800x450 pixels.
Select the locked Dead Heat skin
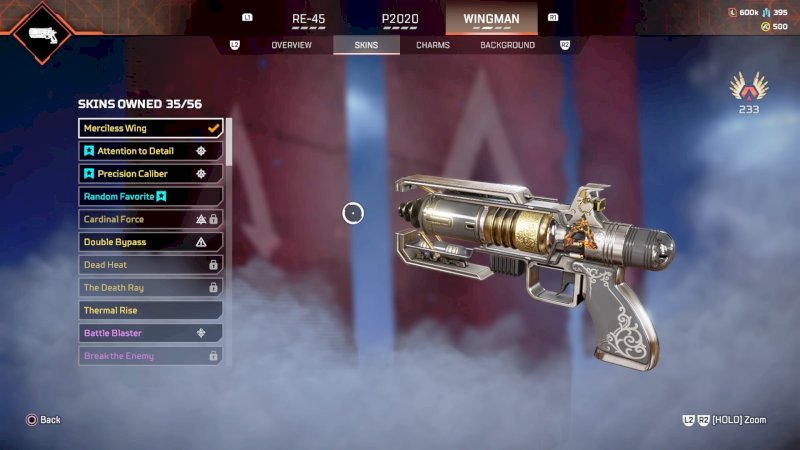pos(151,265)
